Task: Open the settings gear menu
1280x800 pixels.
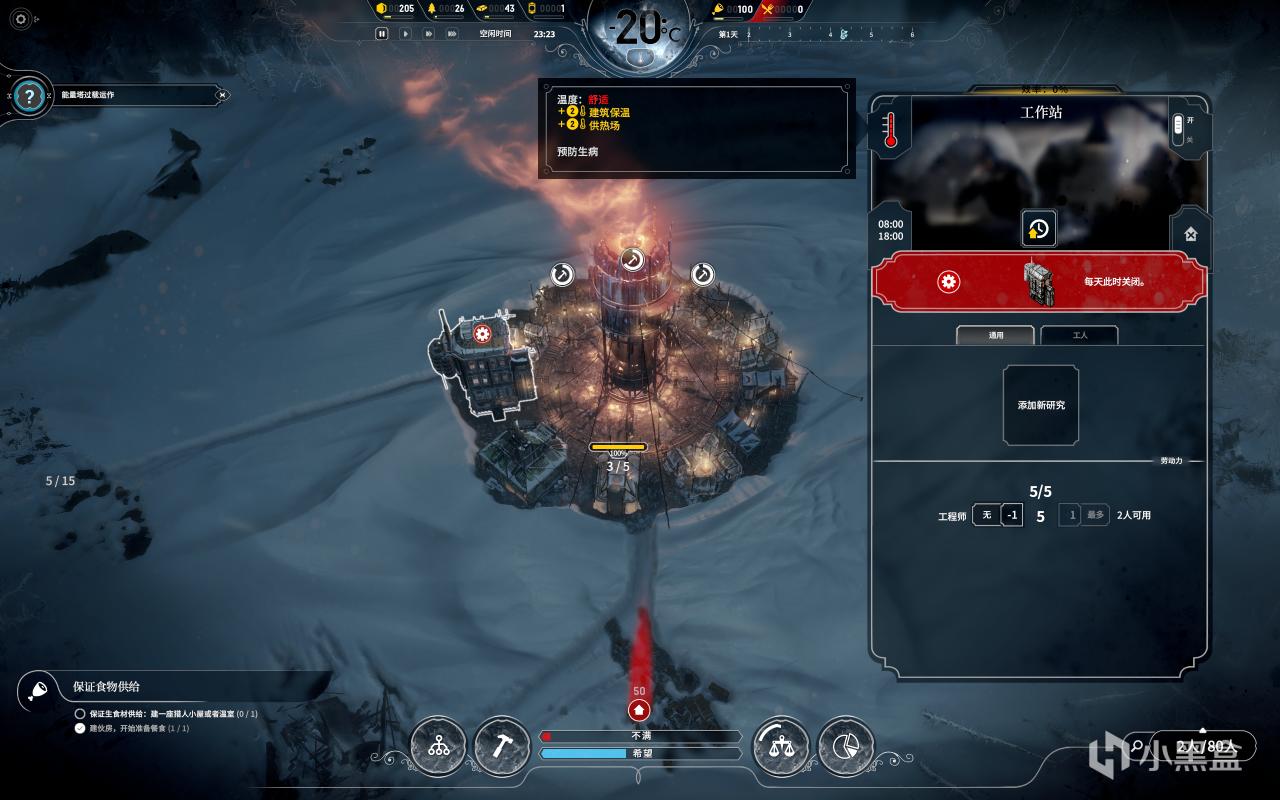Action: [21, 18]
